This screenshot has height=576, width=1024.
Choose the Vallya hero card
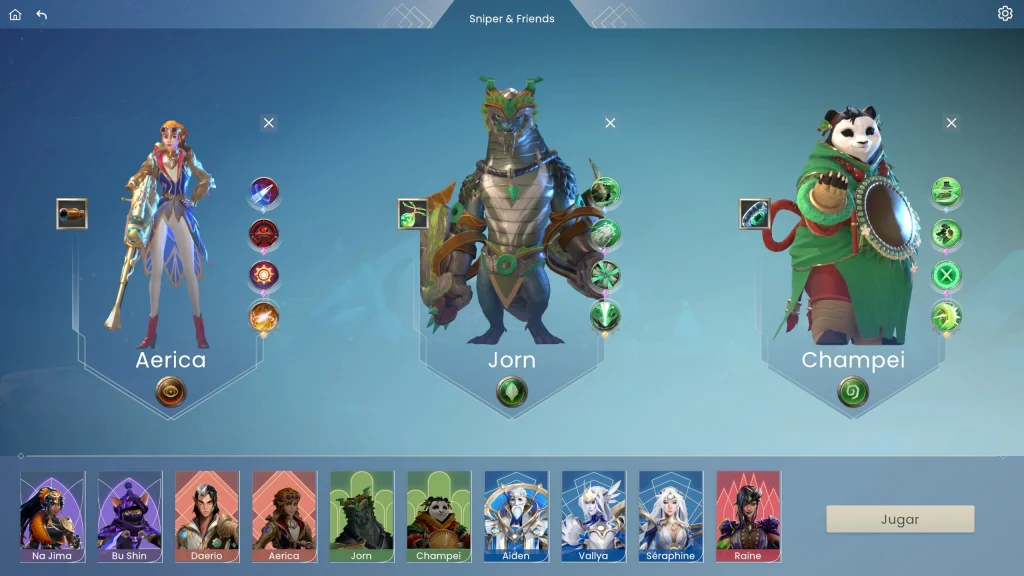[593, 516]
